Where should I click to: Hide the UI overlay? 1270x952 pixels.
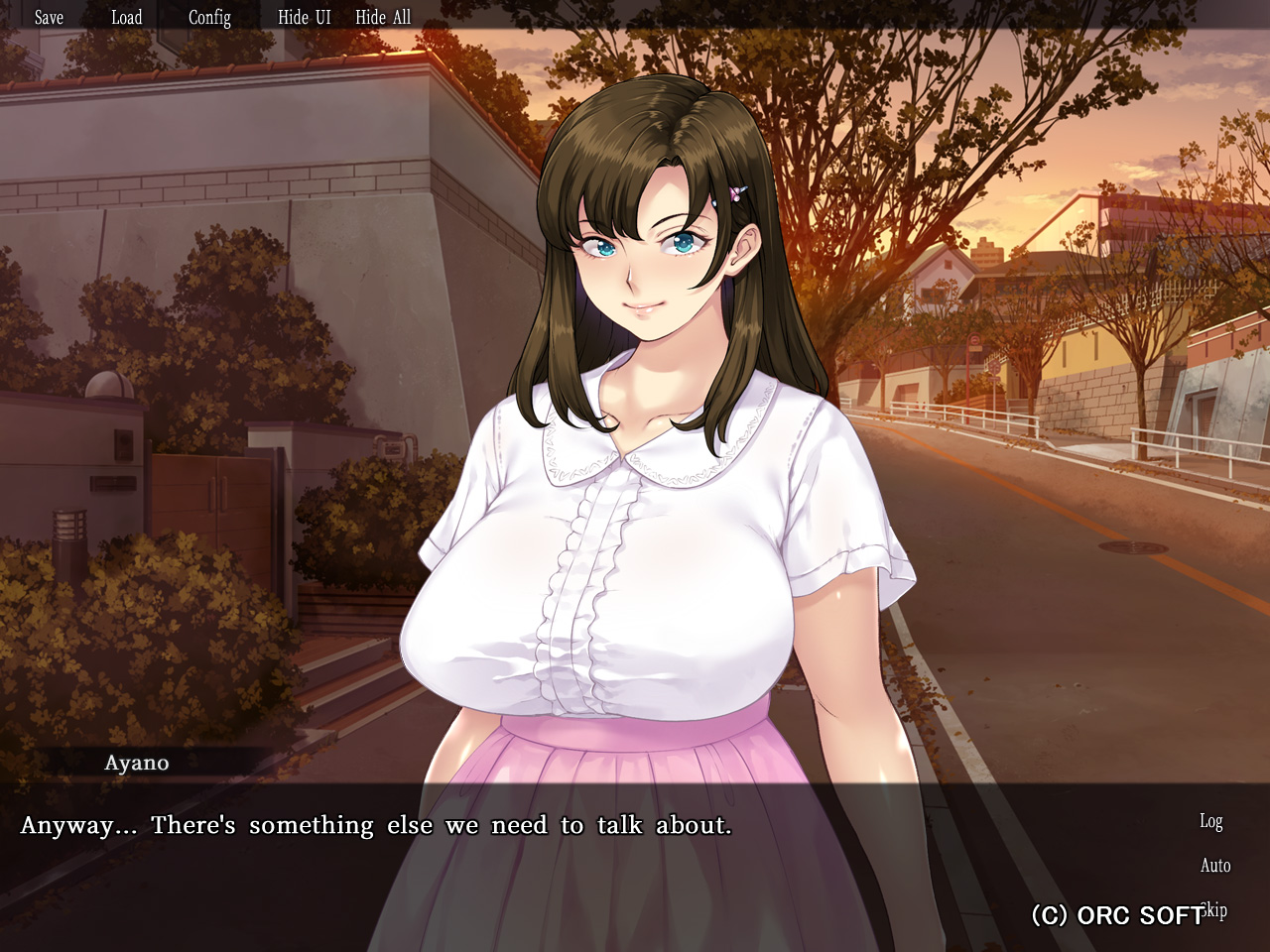304,17
